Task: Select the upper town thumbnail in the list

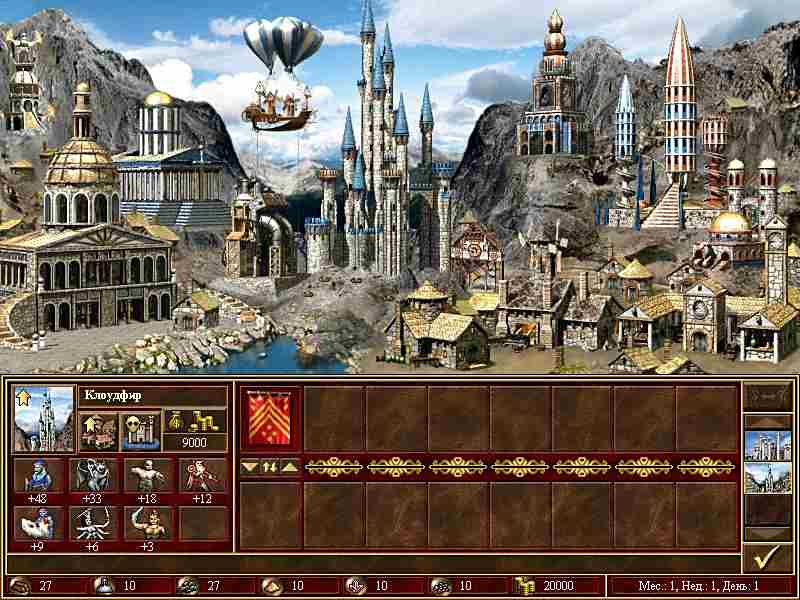Action: (x=766, y=445)
